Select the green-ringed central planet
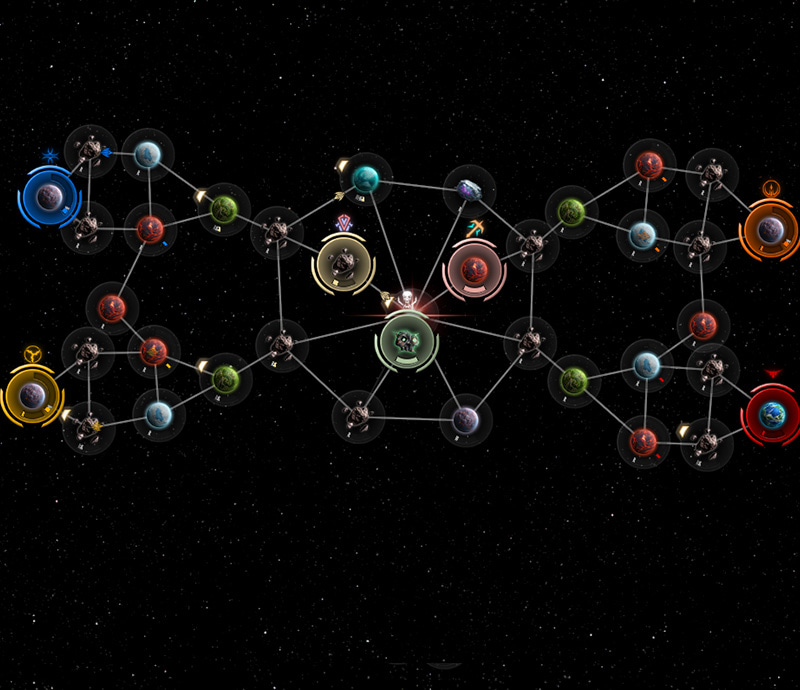 coord(406,342)
